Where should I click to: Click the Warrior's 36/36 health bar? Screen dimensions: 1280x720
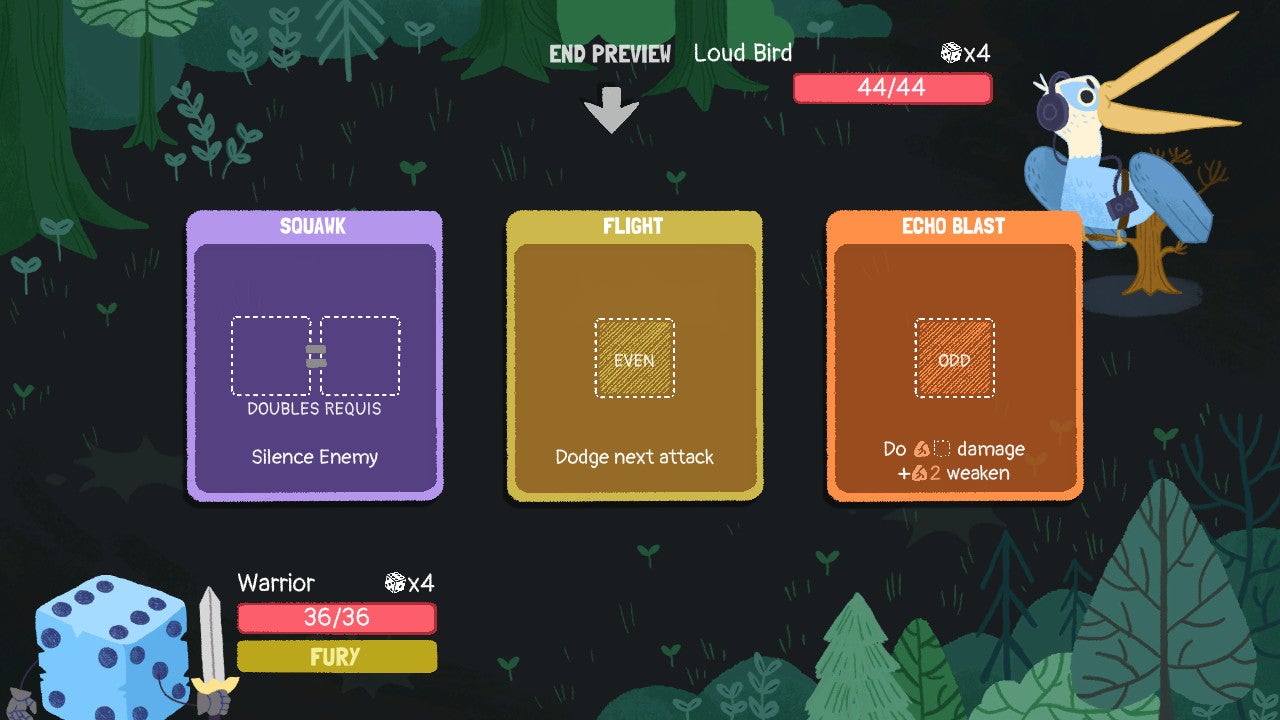click(x=336, y=619)
